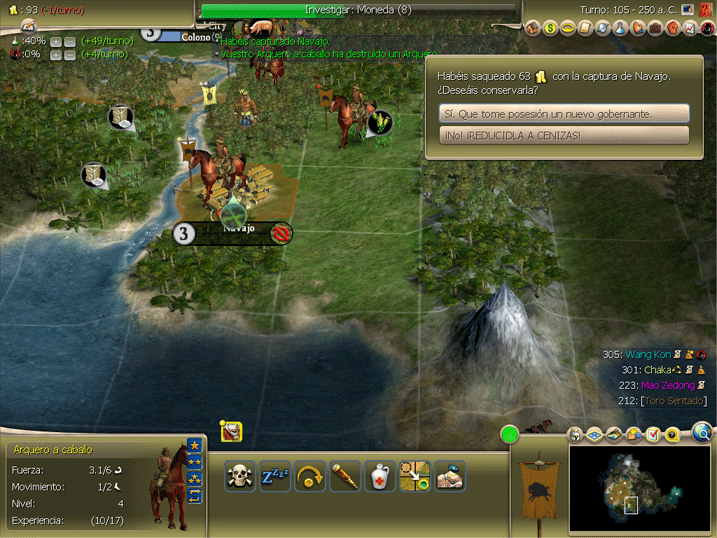This screenshot has height=538, width=717.
Task: Skip turn with the curved arrow icon
Action: pyautogui.click(x=311, y=477)
